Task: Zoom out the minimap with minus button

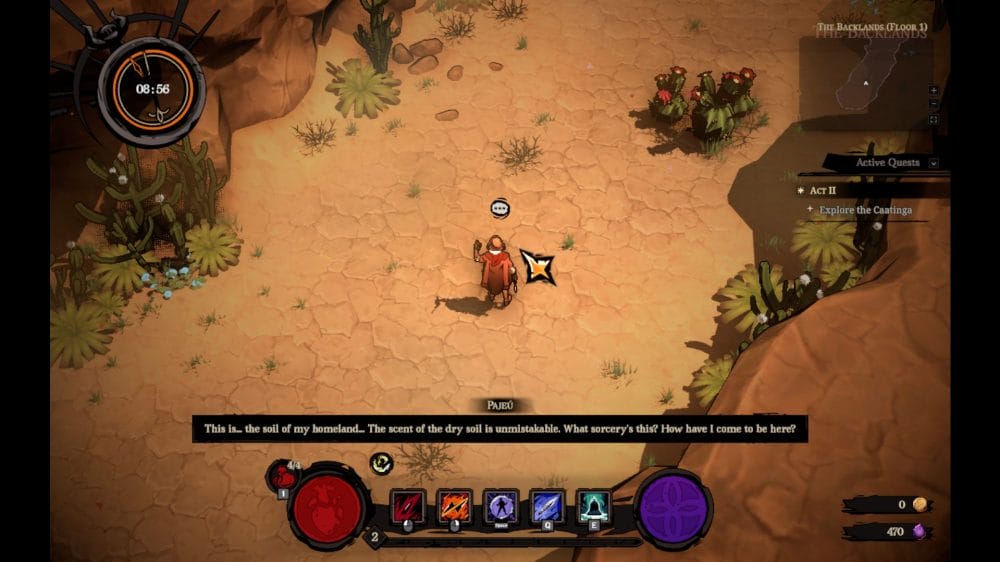Action: pos(934,104)
